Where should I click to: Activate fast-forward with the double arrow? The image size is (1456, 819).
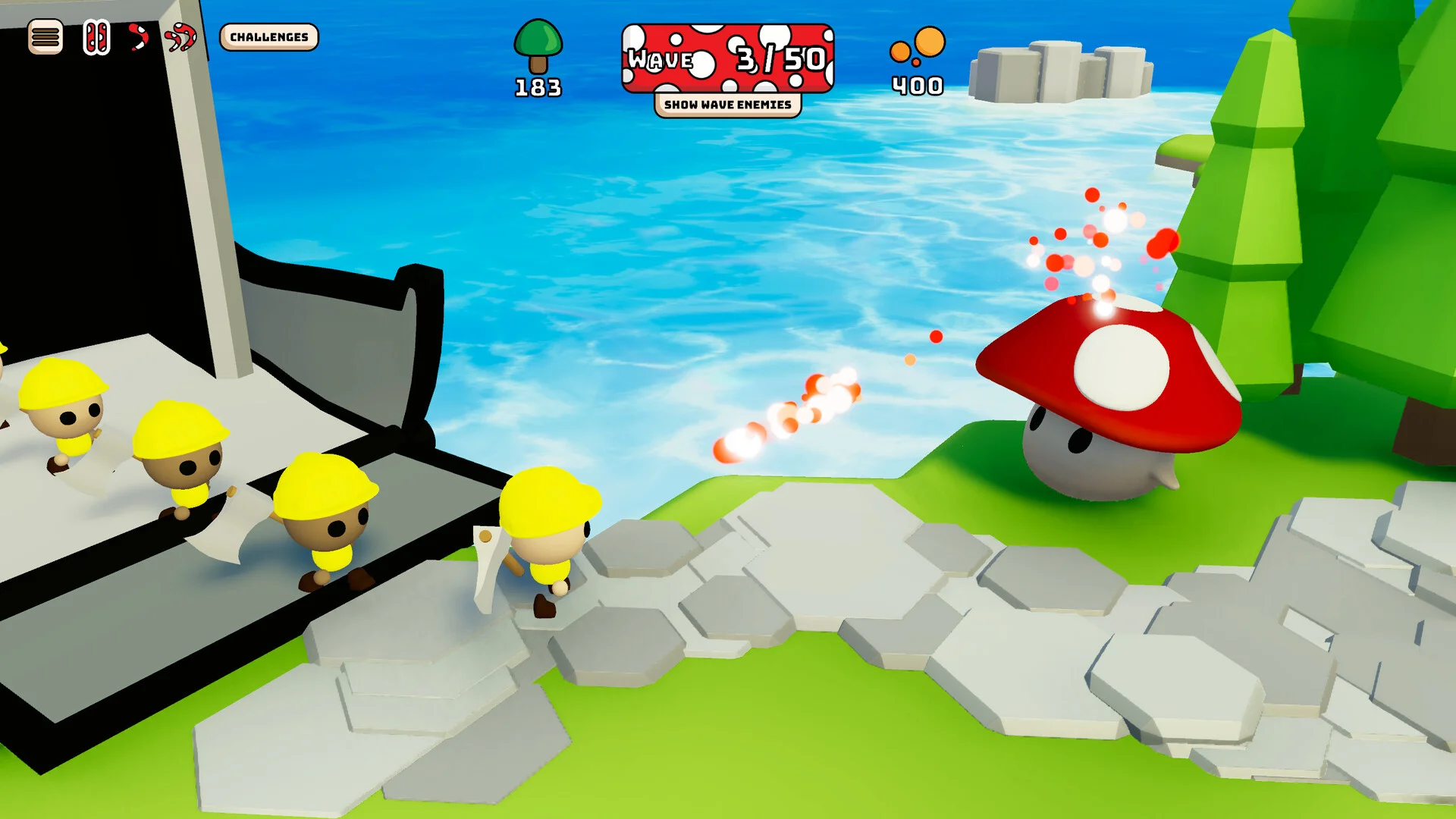(x=181, y=36)
